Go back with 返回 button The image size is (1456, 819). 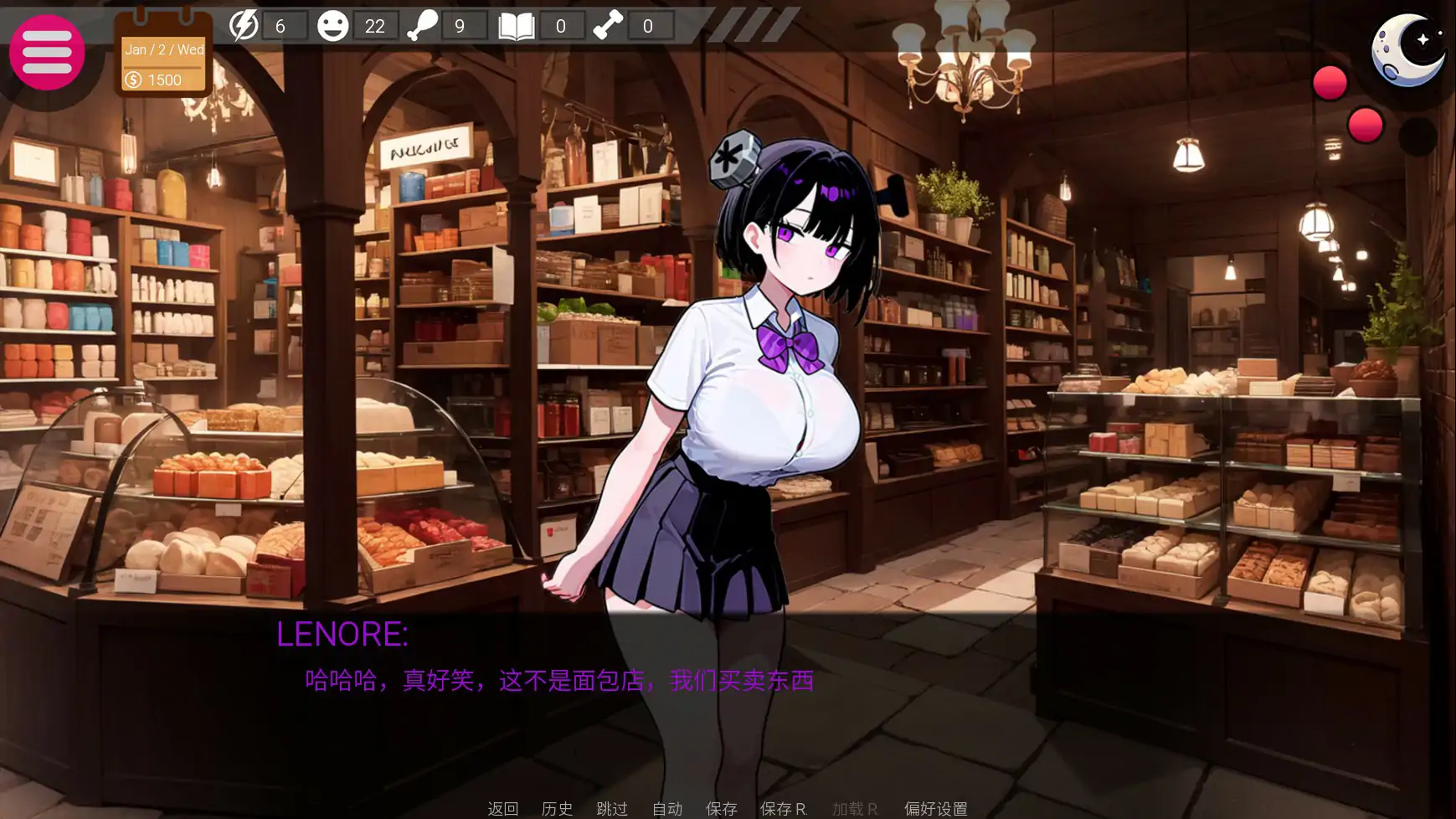(502, 808)
